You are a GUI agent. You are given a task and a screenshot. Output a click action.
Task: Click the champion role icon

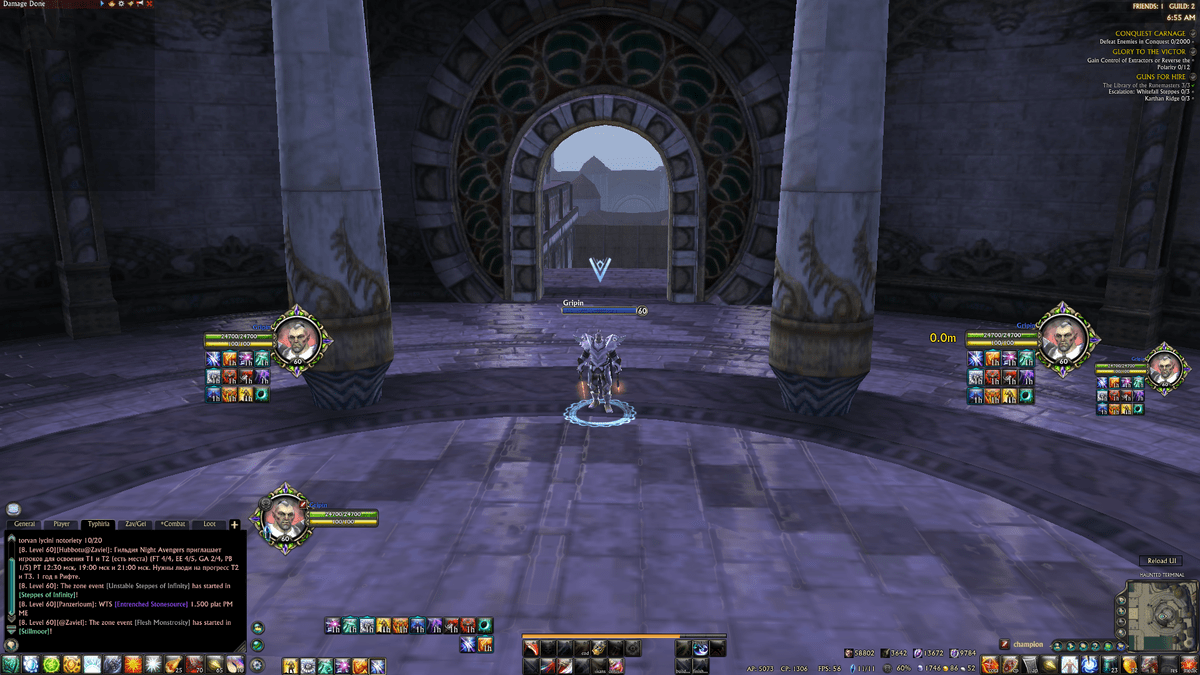pos(1005,644)
